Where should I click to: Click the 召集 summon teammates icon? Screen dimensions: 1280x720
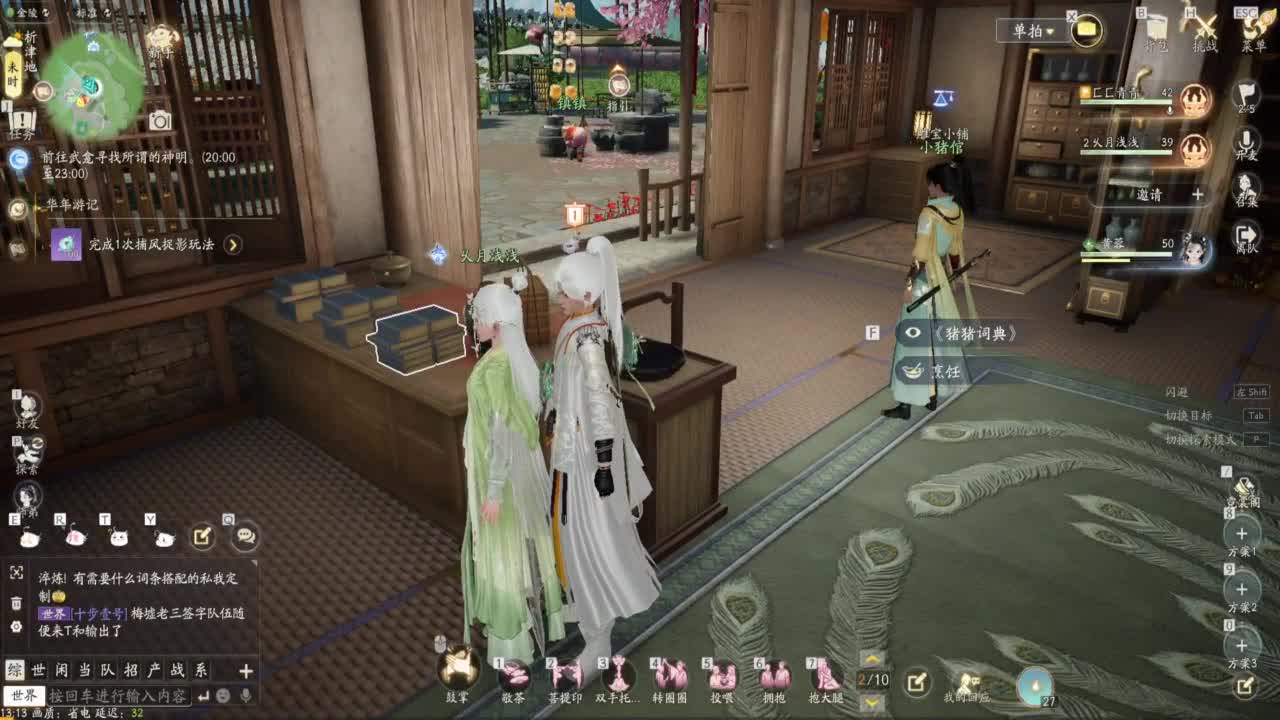click(1244, 188)
